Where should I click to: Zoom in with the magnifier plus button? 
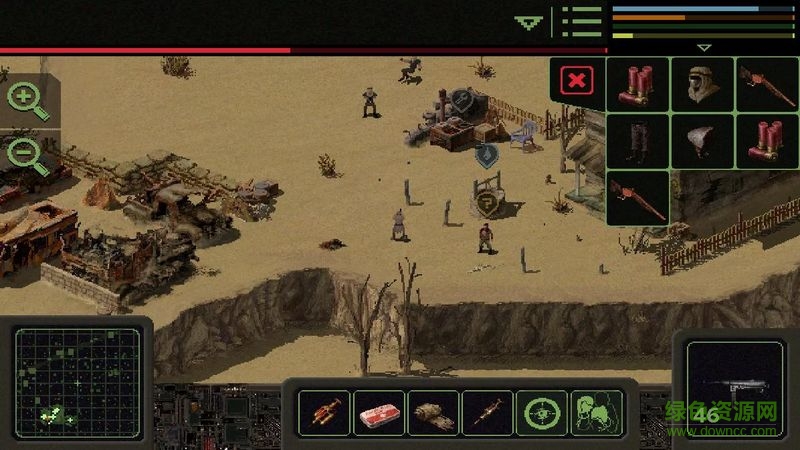coord(26,101)
